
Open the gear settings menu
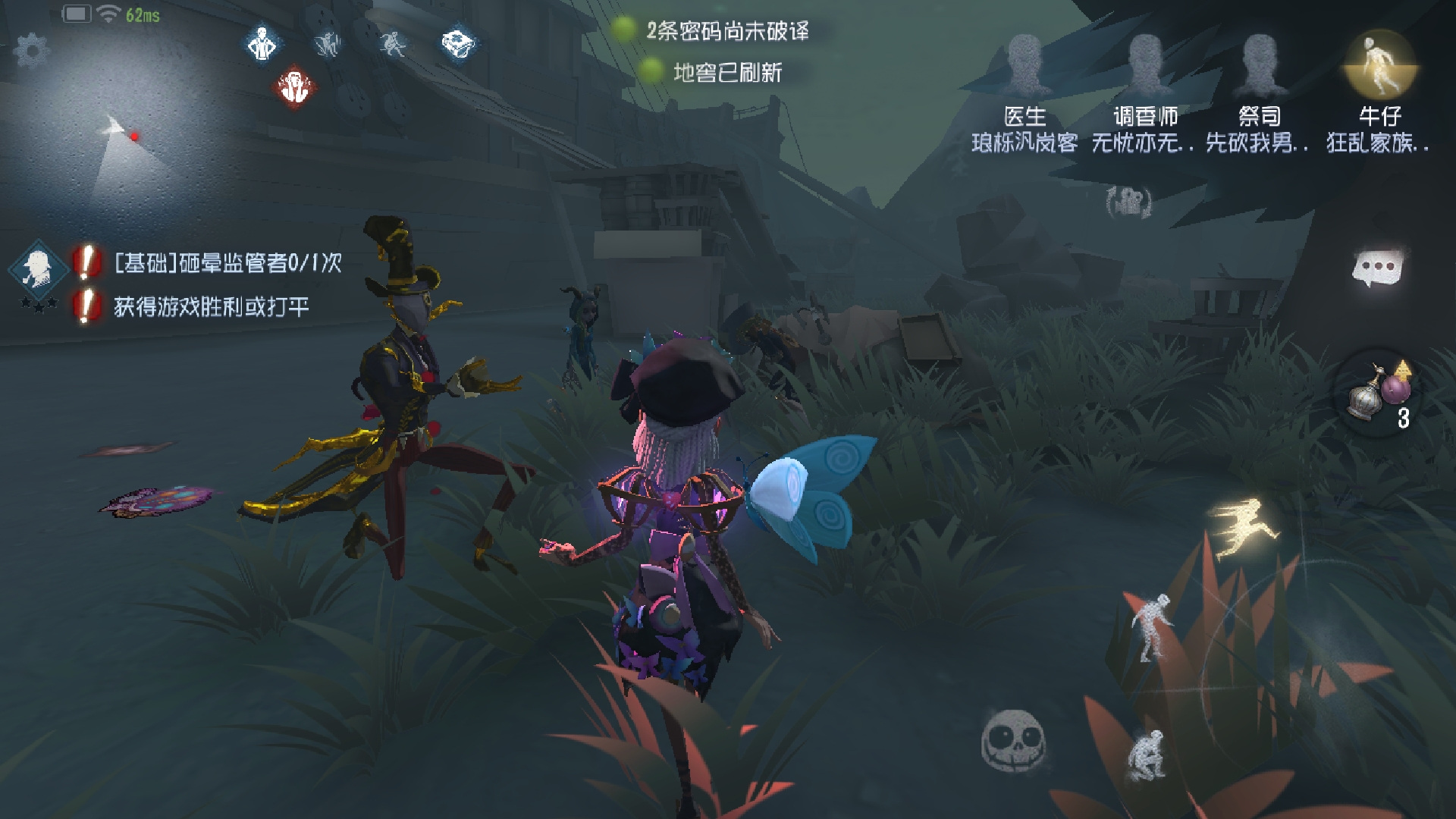point(31,51)
